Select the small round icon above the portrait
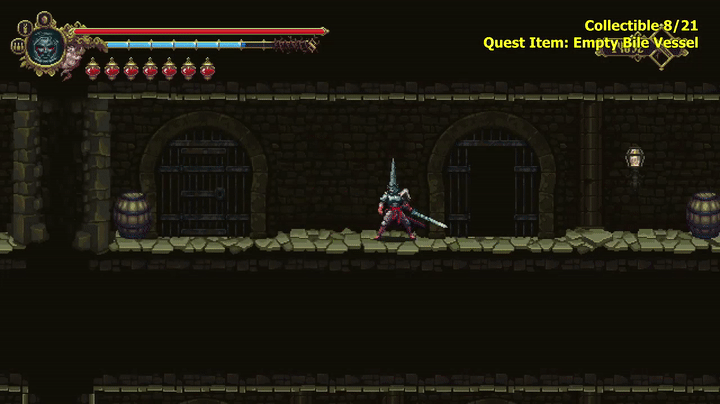This screenshot has height=404, width=720. 44,18
